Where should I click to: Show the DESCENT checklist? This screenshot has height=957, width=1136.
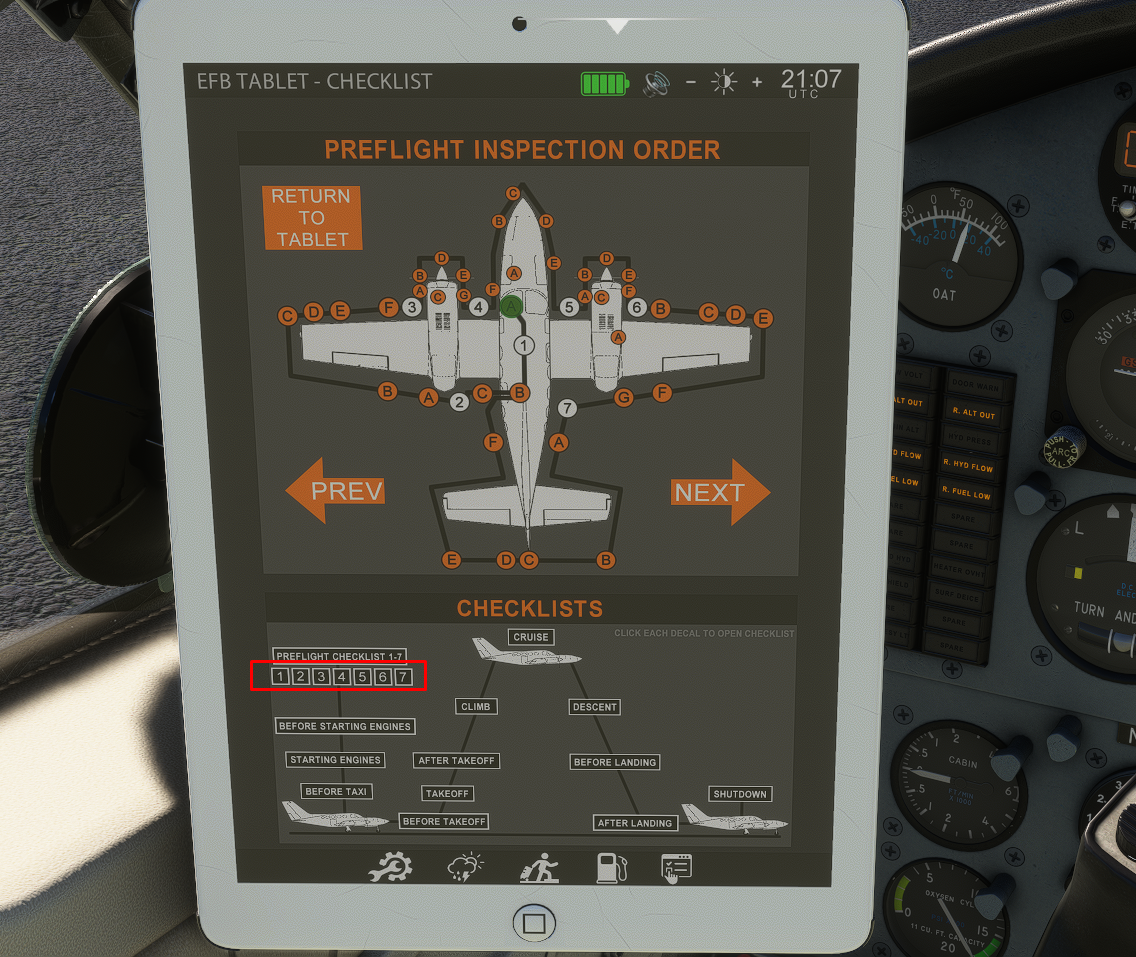[x=595, y=707]
